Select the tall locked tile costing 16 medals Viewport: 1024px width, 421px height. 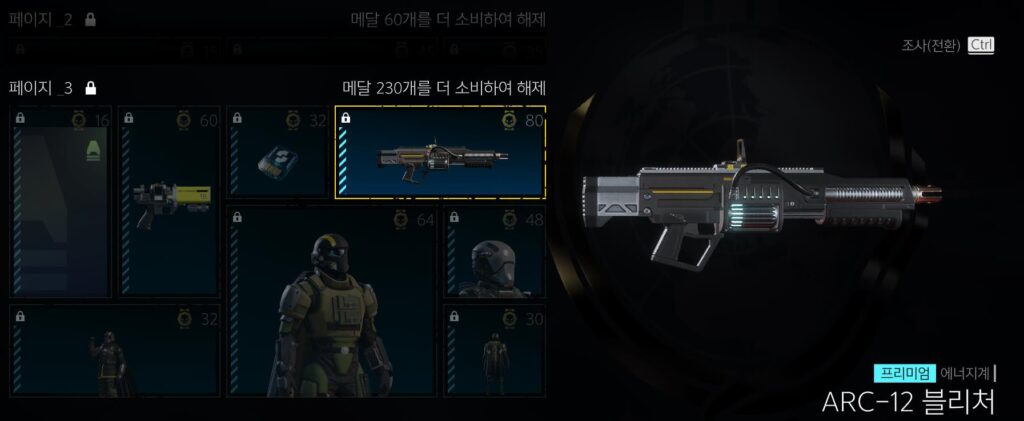[60, 202]
